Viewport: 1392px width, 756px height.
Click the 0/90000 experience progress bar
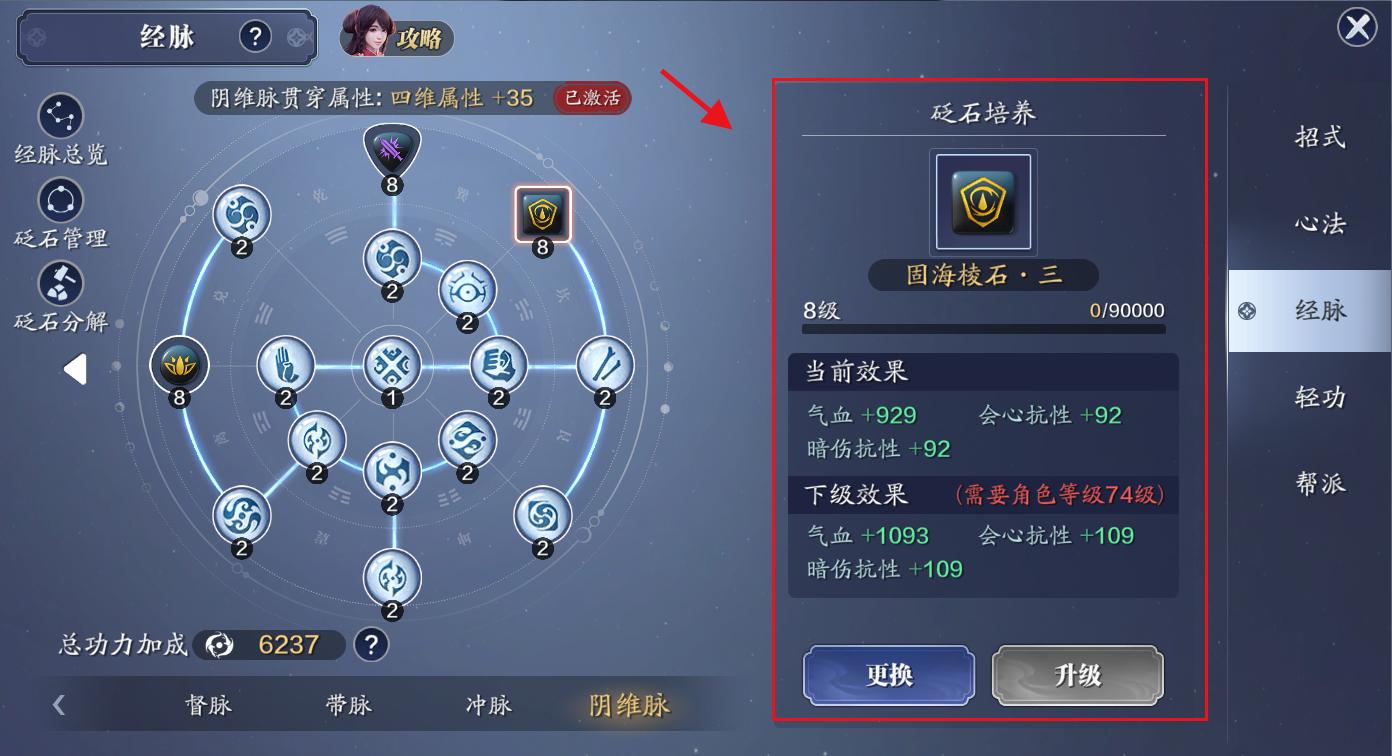(x=983, y=331)
